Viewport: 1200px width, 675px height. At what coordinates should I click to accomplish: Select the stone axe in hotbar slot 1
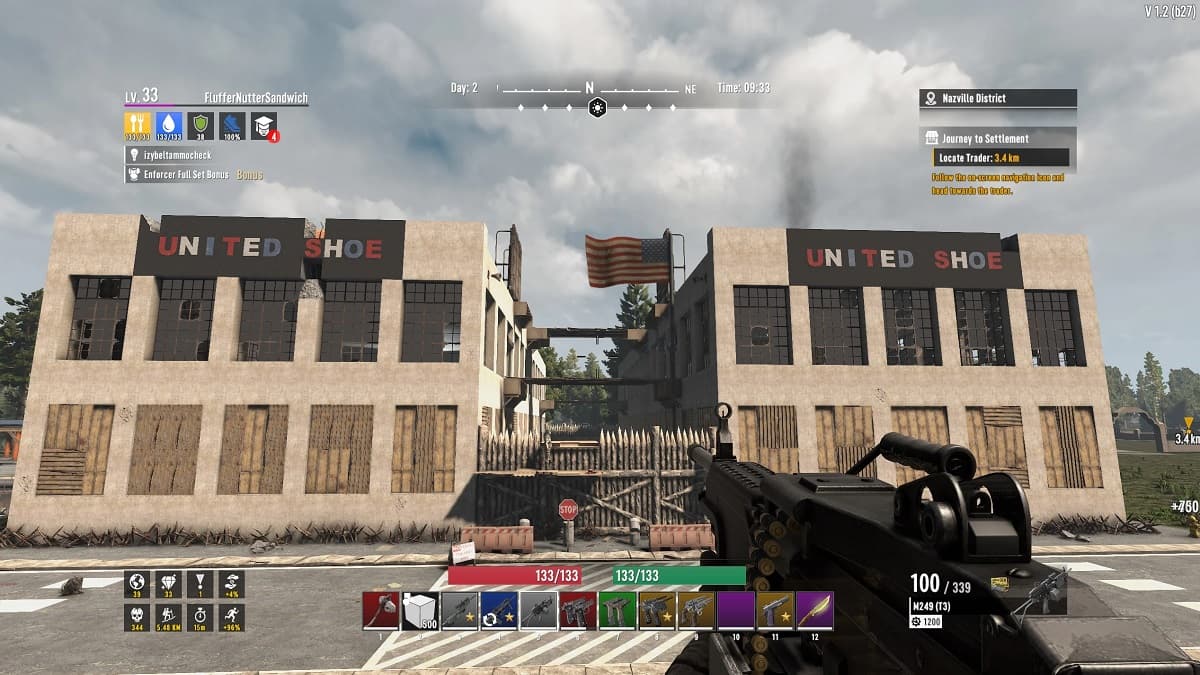pos(381,611)
